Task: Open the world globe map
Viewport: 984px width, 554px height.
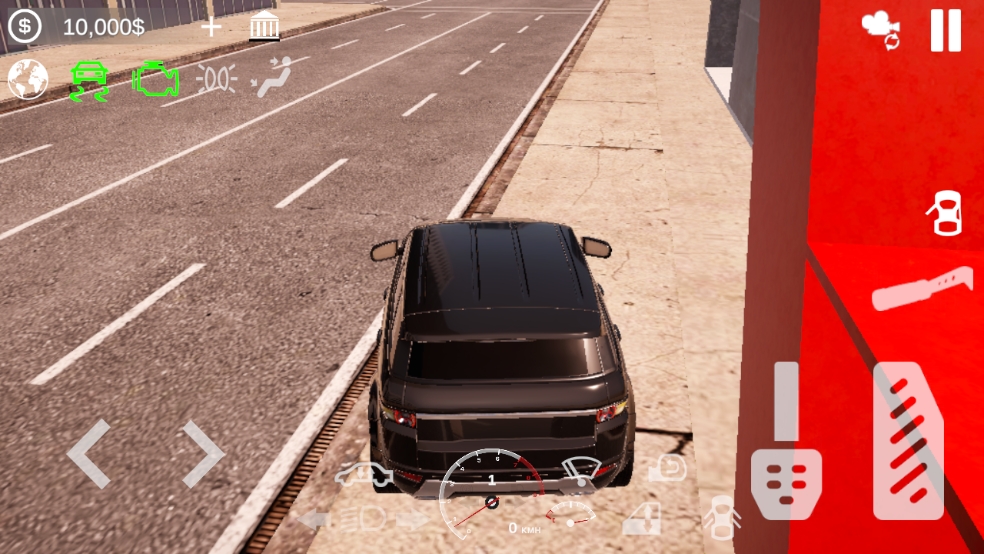Action: (28, 79)
